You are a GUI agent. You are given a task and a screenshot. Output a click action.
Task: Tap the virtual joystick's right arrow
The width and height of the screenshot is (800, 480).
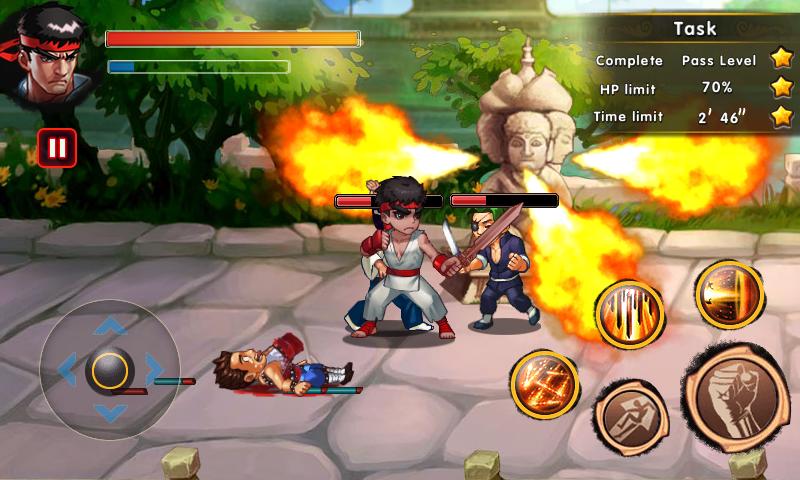(x=154, y=370)
